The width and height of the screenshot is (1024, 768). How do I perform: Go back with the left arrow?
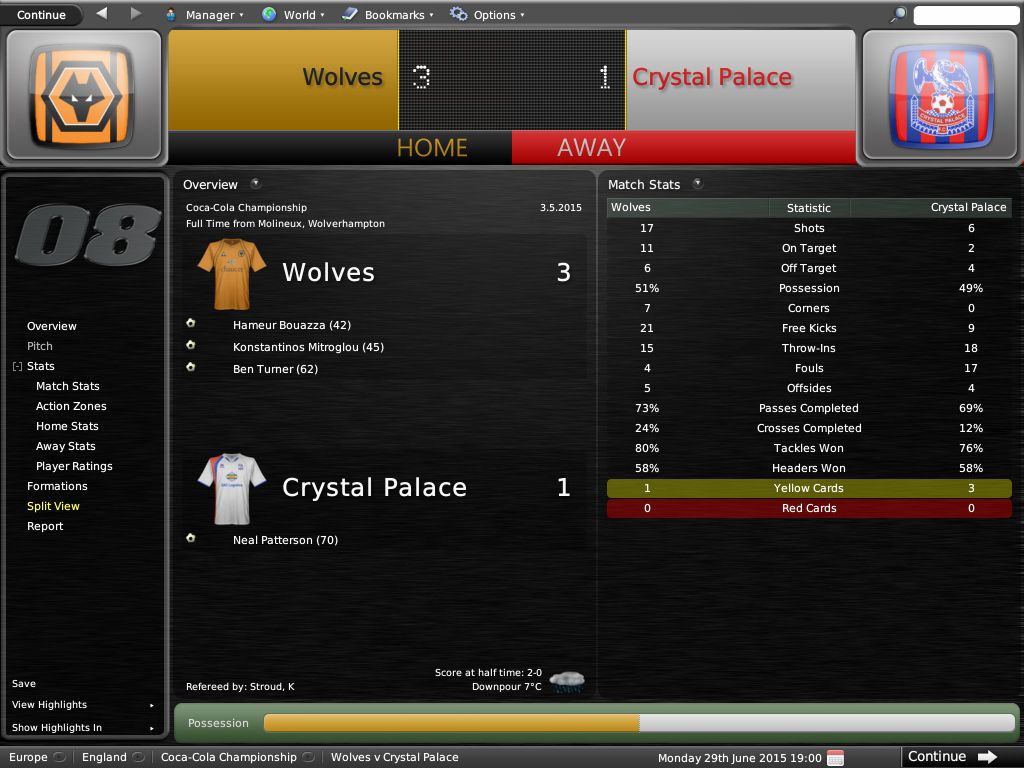[102, 14]
